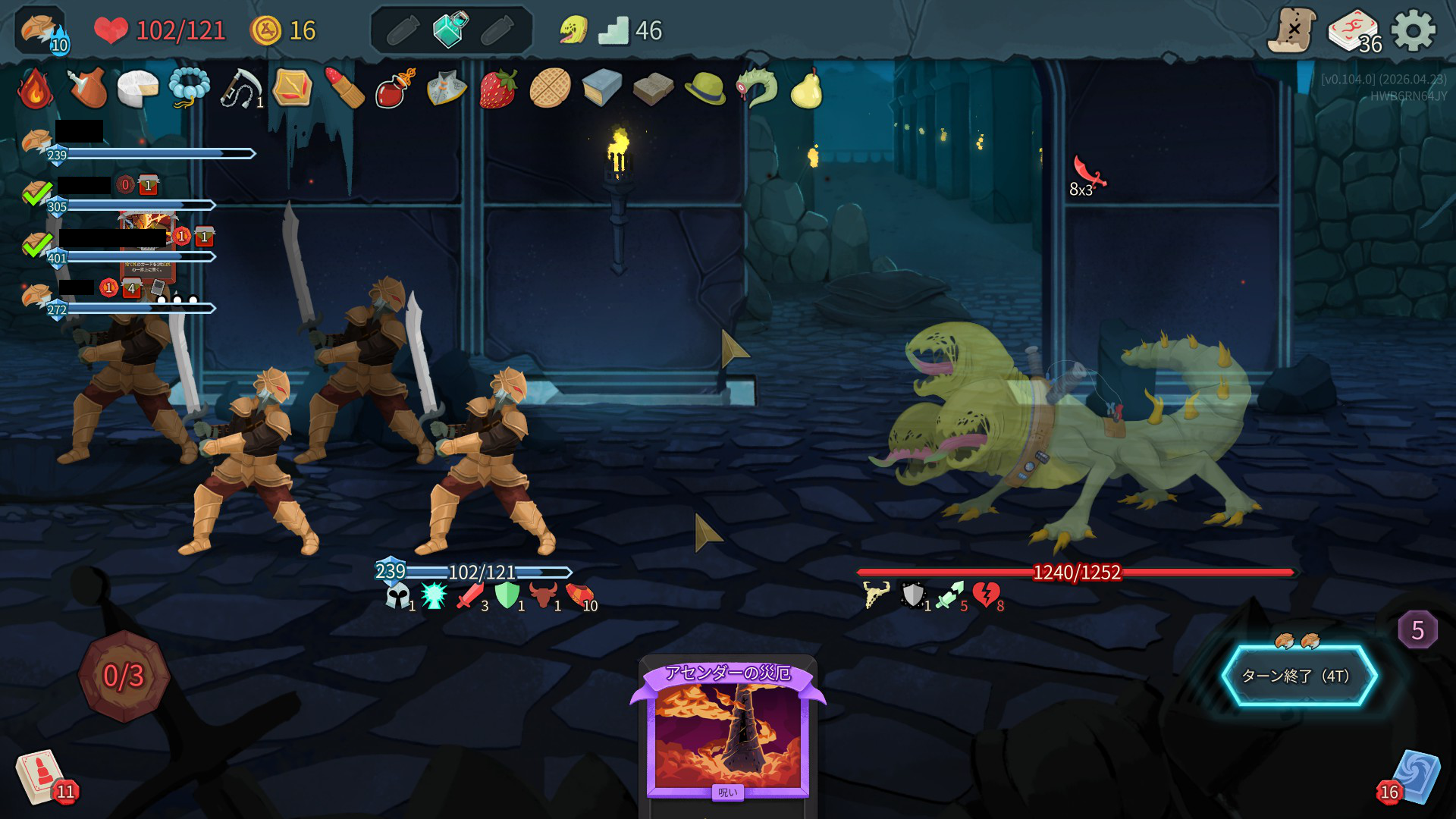Inspect the strawberry relic
This screenshot has height=819, width=1456.
click(x=498, y=89)
